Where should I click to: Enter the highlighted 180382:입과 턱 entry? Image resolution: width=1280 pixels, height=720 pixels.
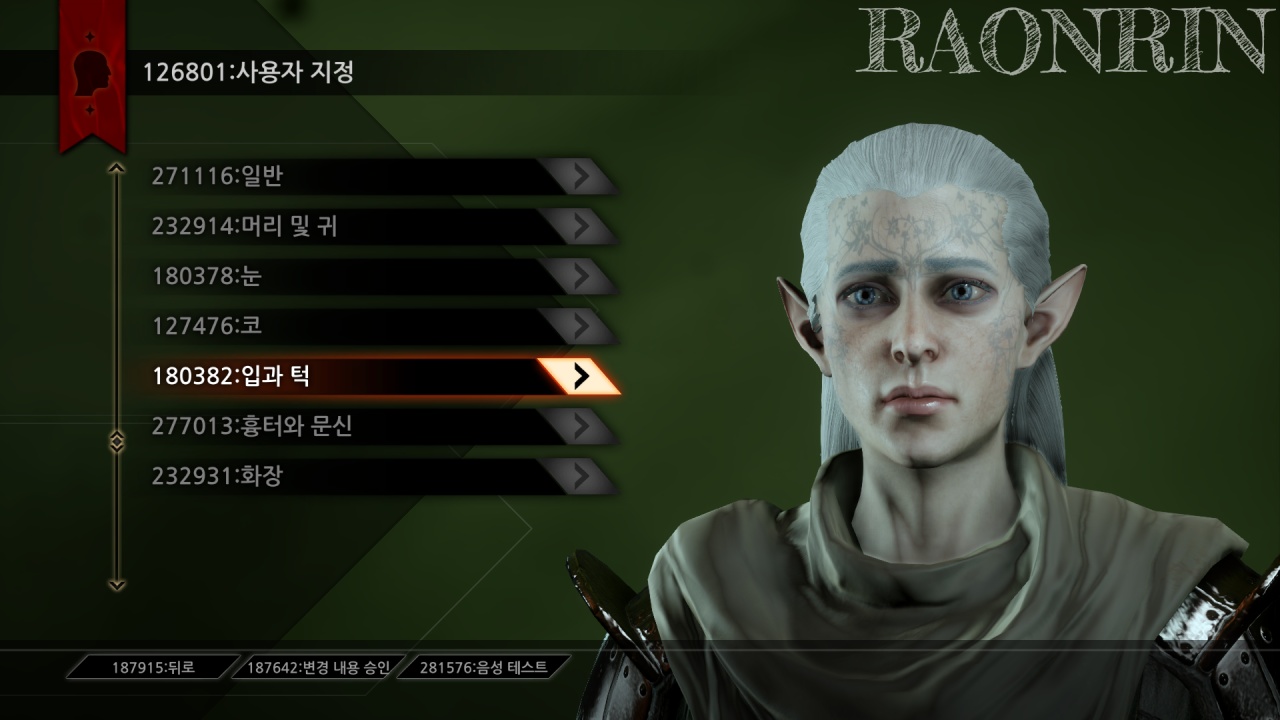tap(380, 376)
